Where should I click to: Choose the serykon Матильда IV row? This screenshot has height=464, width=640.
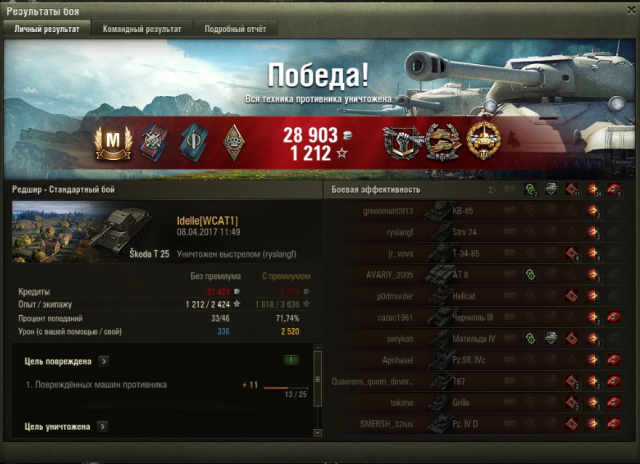pos(478,338)
